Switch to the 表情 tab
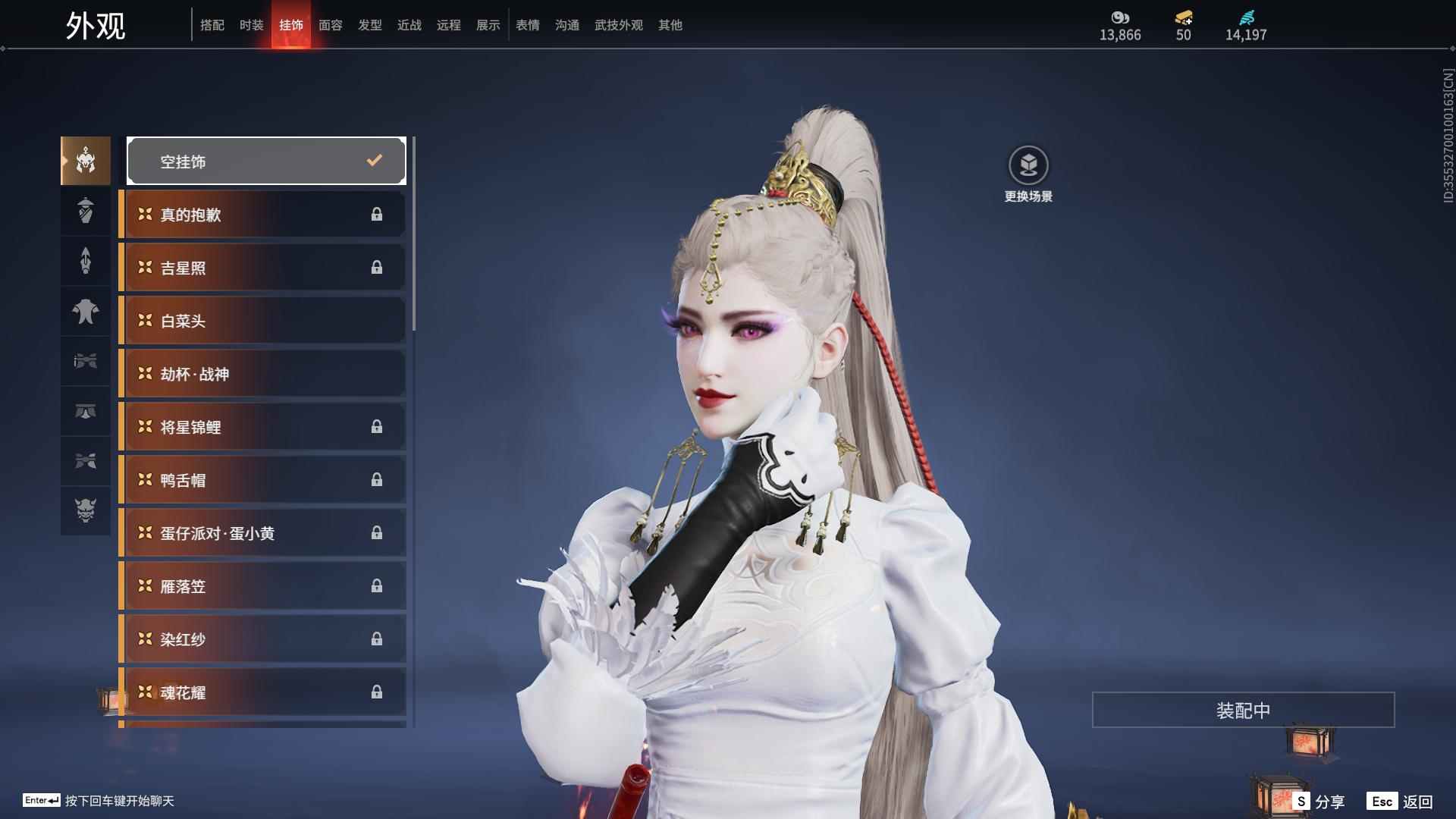Screen dimensions: 1456x819 point(527,25)
